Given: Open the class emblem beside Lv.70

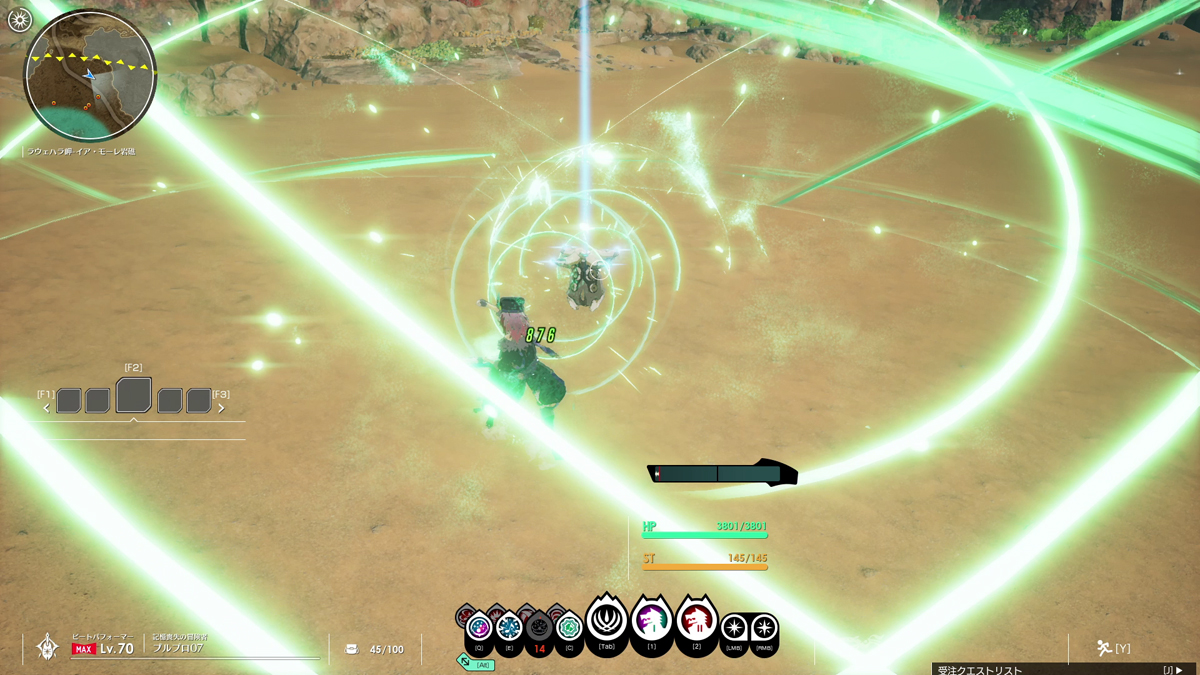Looking at the screenshot, I should [47, 647].
